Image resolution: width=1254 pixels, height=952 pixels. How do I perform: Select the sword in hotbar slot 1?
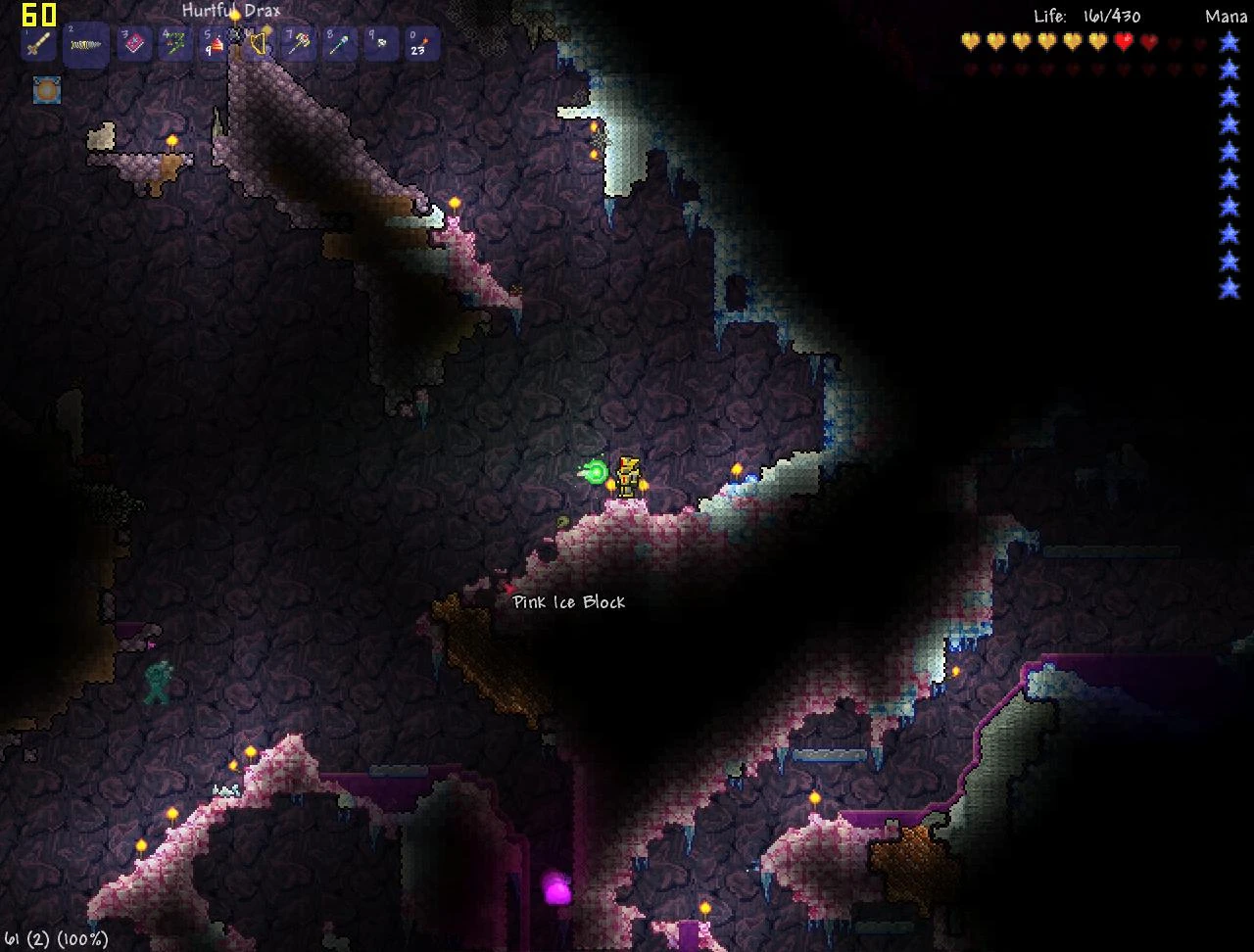pyautogui.click(x=37, y=44)
